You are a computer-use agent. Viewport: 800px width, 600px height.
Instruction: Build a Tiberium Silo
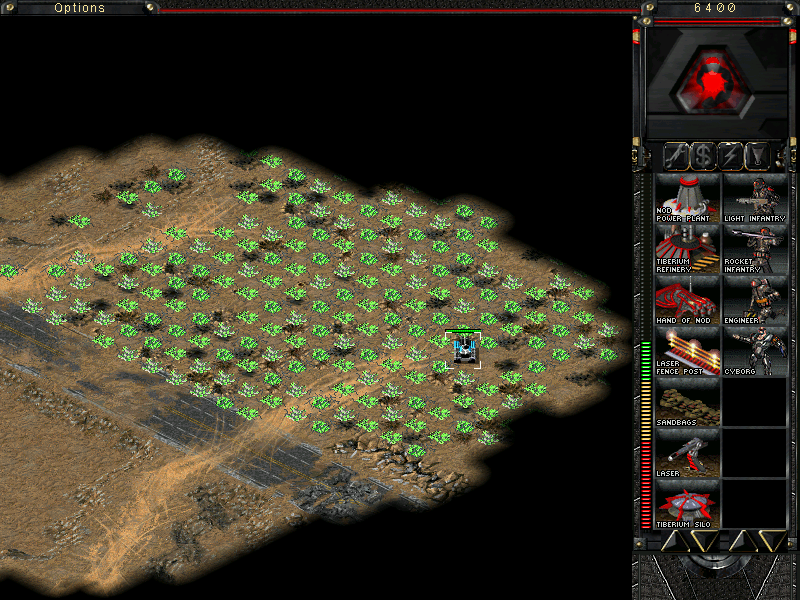point(687,504)
